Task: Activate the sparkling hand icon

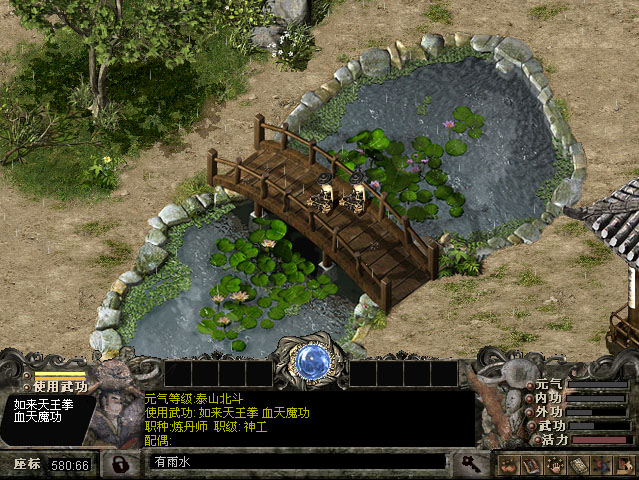Action: pyautogui.click(x=554, y=465)
